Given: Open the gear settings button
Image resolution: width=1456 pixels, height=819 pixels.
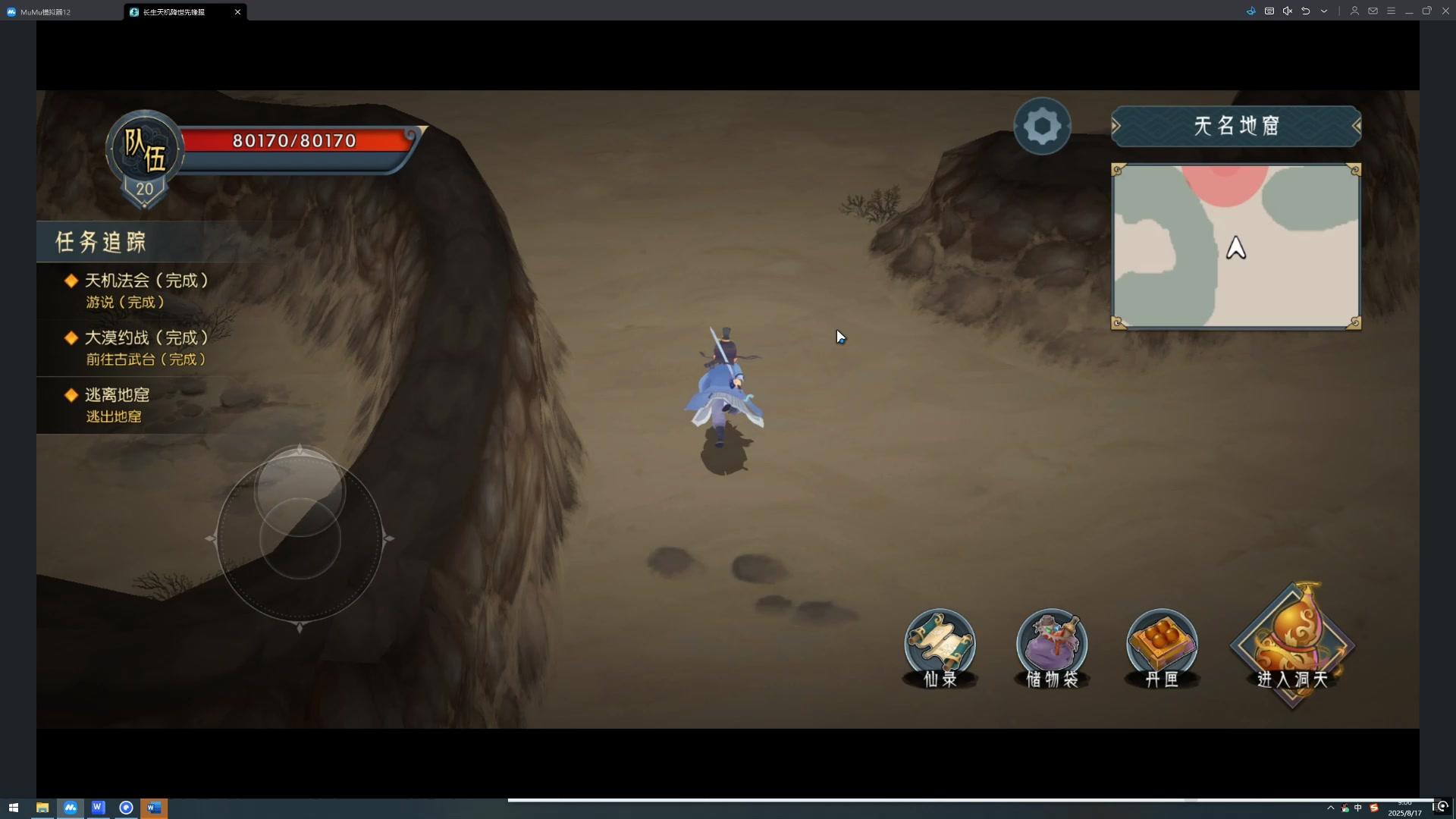Looking at the screenshot, I should coord(1042,127).
